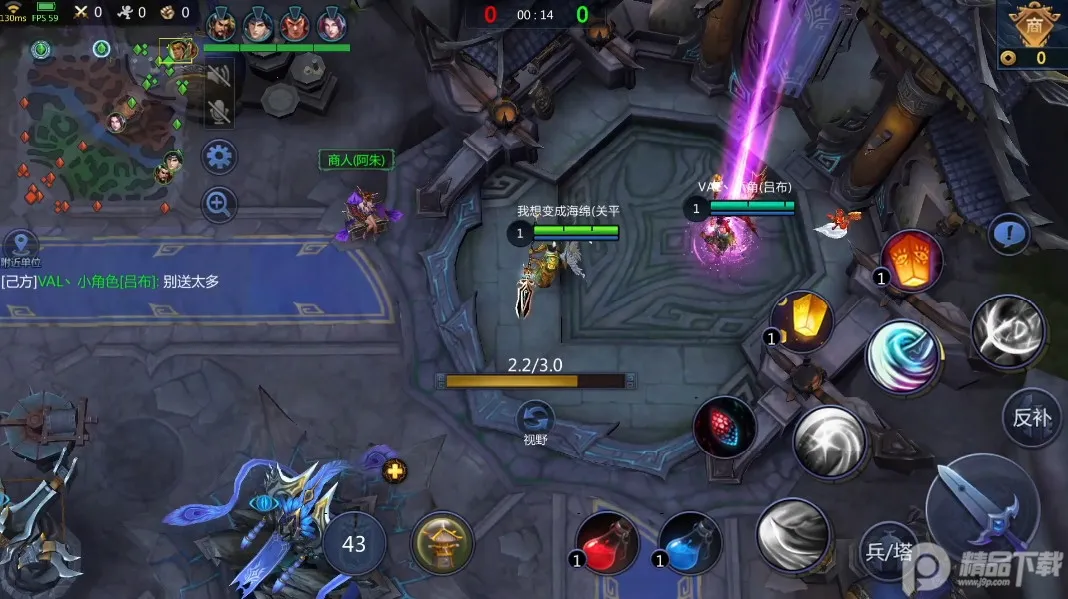Activate the red gem item skill
This screenshot has height=599, width=1068.
[x=725, y=426]
